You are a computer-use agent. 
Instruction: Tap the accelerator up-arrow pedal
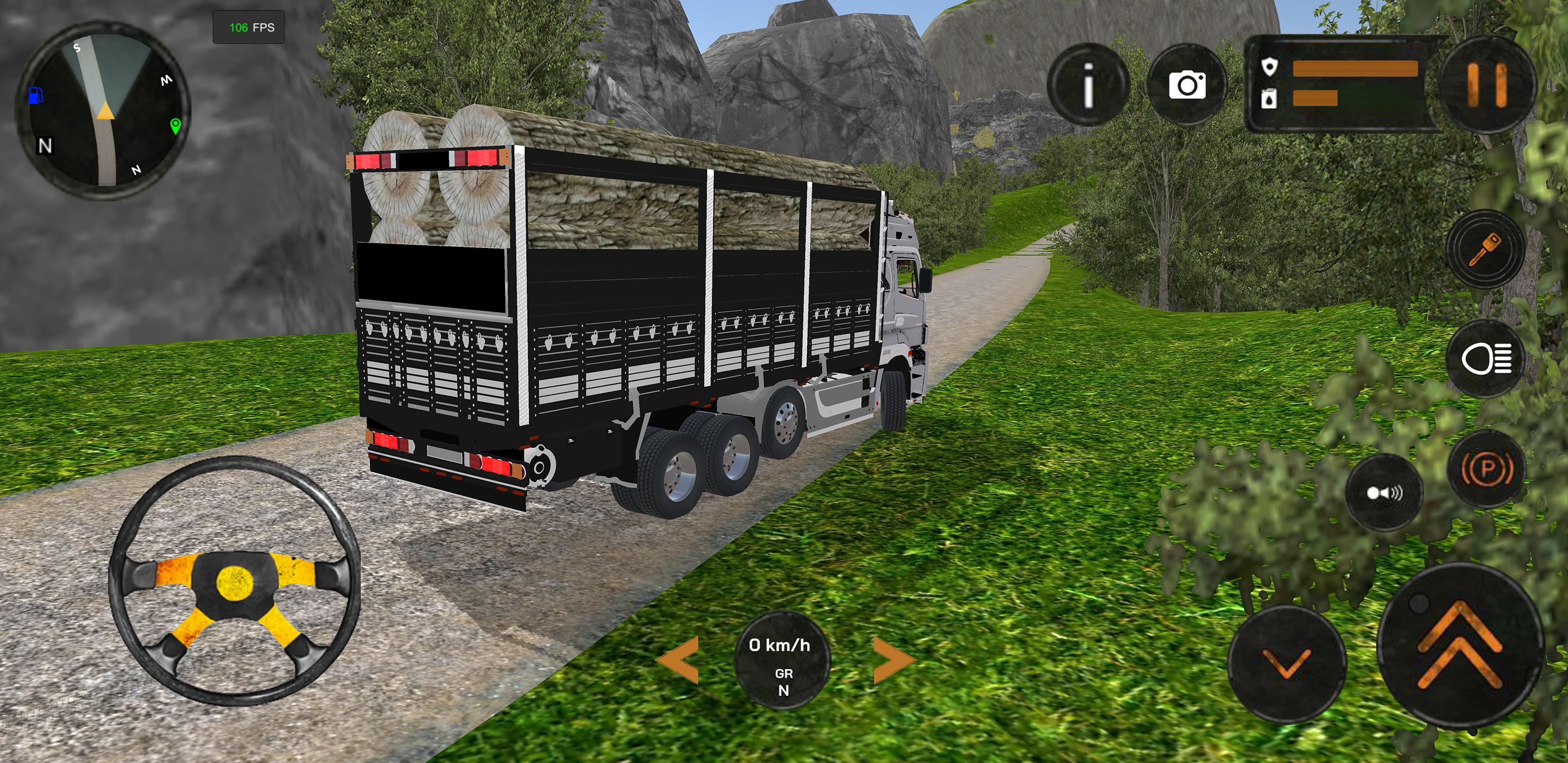click(x=1460, y=646)
